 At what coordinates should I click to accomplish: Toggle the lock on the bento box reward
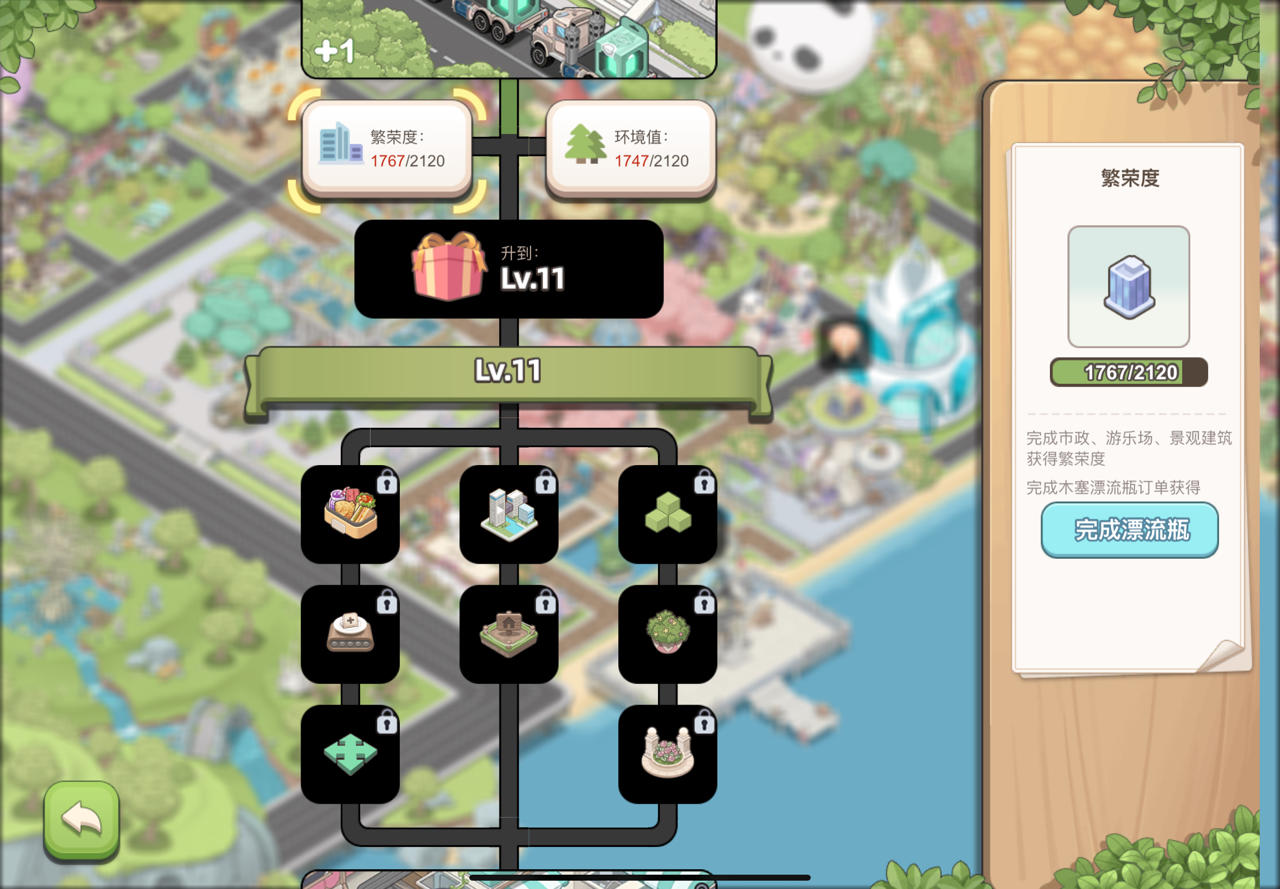coord(389,481)
